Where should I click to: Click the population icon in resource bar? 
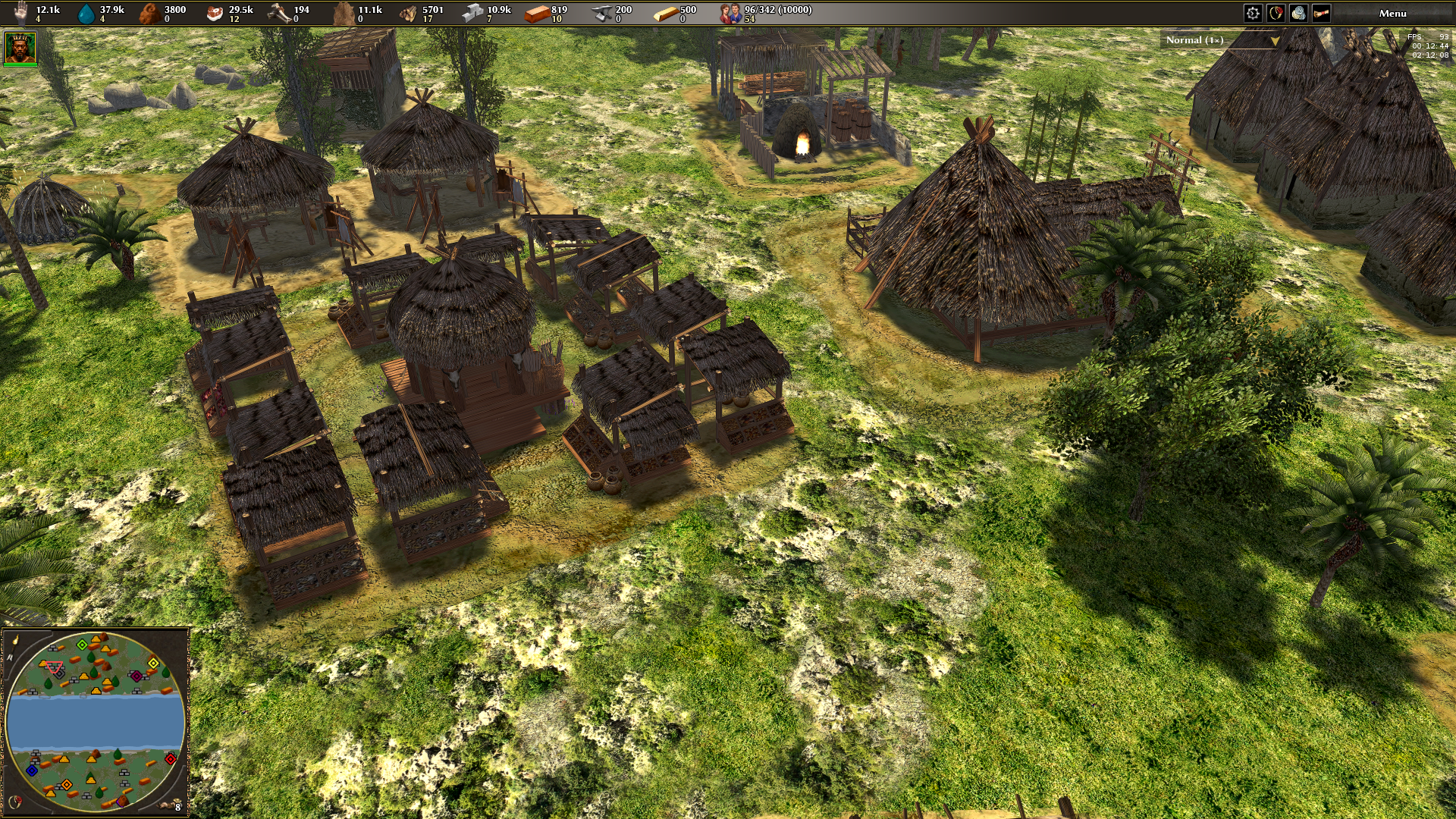point(730,13)
